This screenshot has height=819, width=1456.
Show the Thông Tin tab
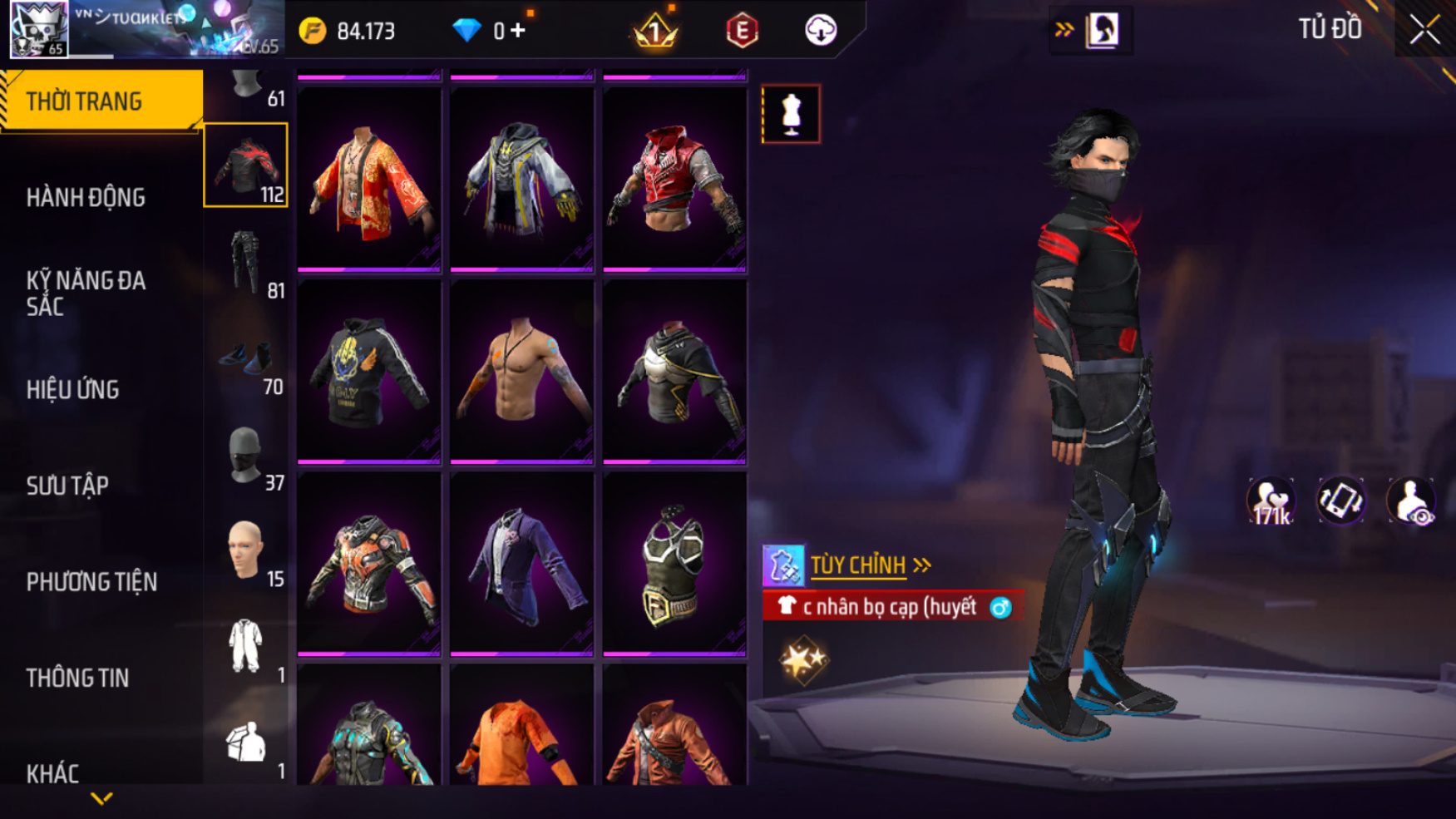77,678
